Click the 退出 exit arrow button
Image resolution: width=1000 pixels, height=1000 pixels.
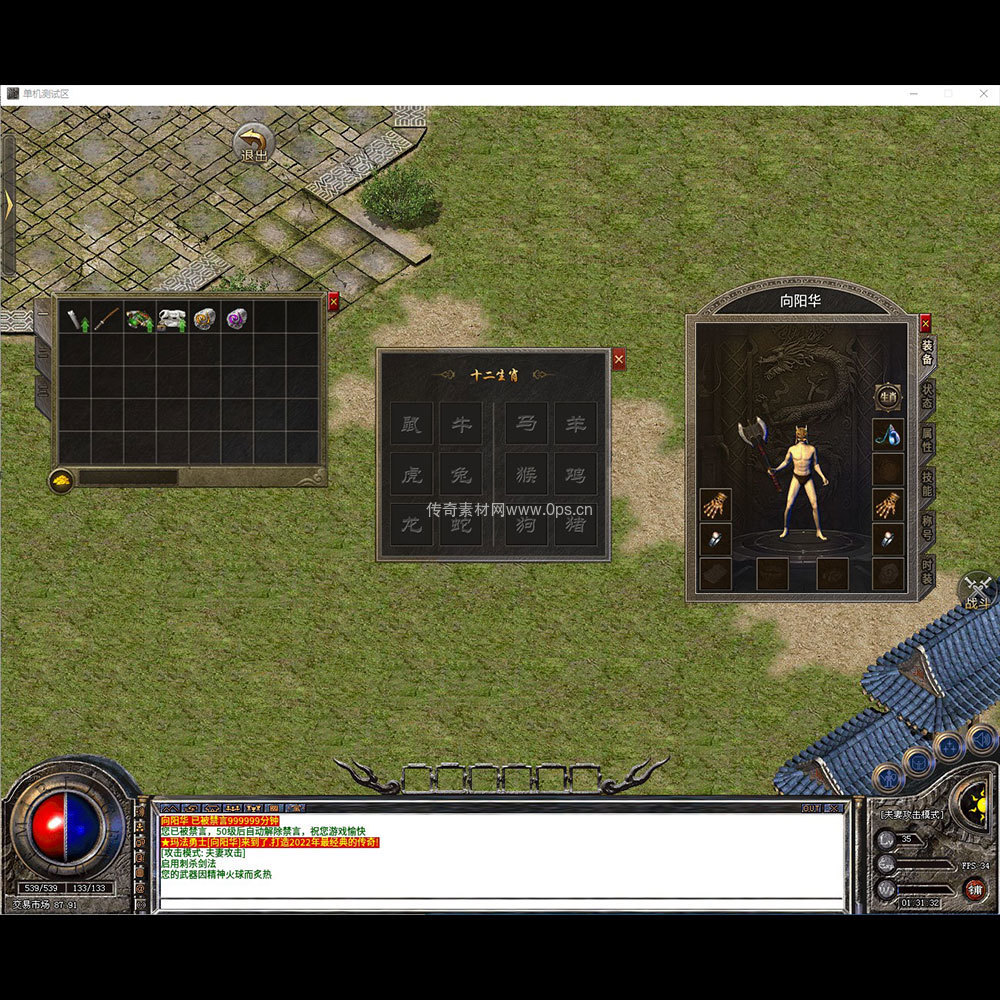[x=254, y=143]
